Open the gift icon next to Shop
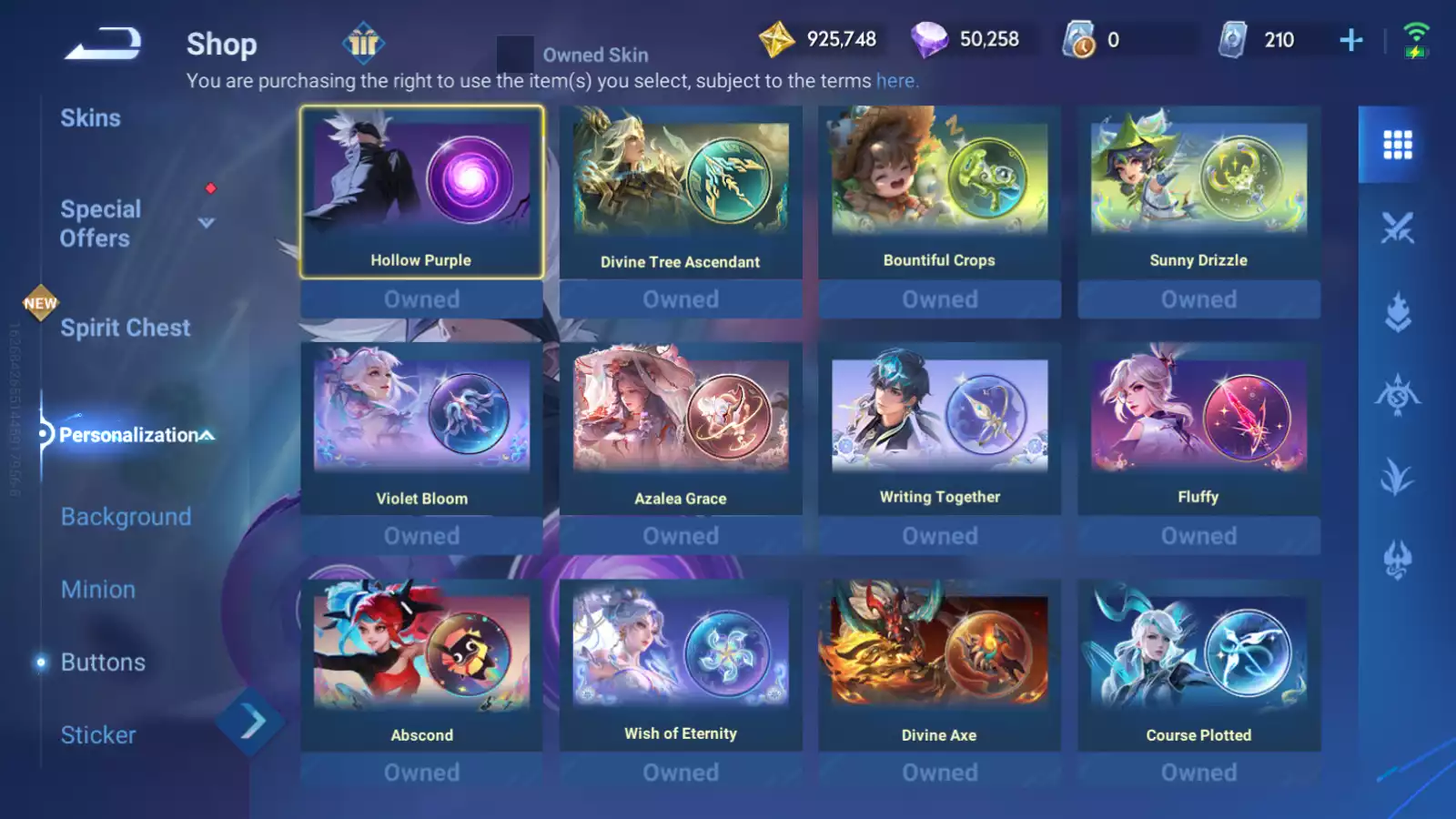This screenshot has width=1456, height=819. click(363, 43)
